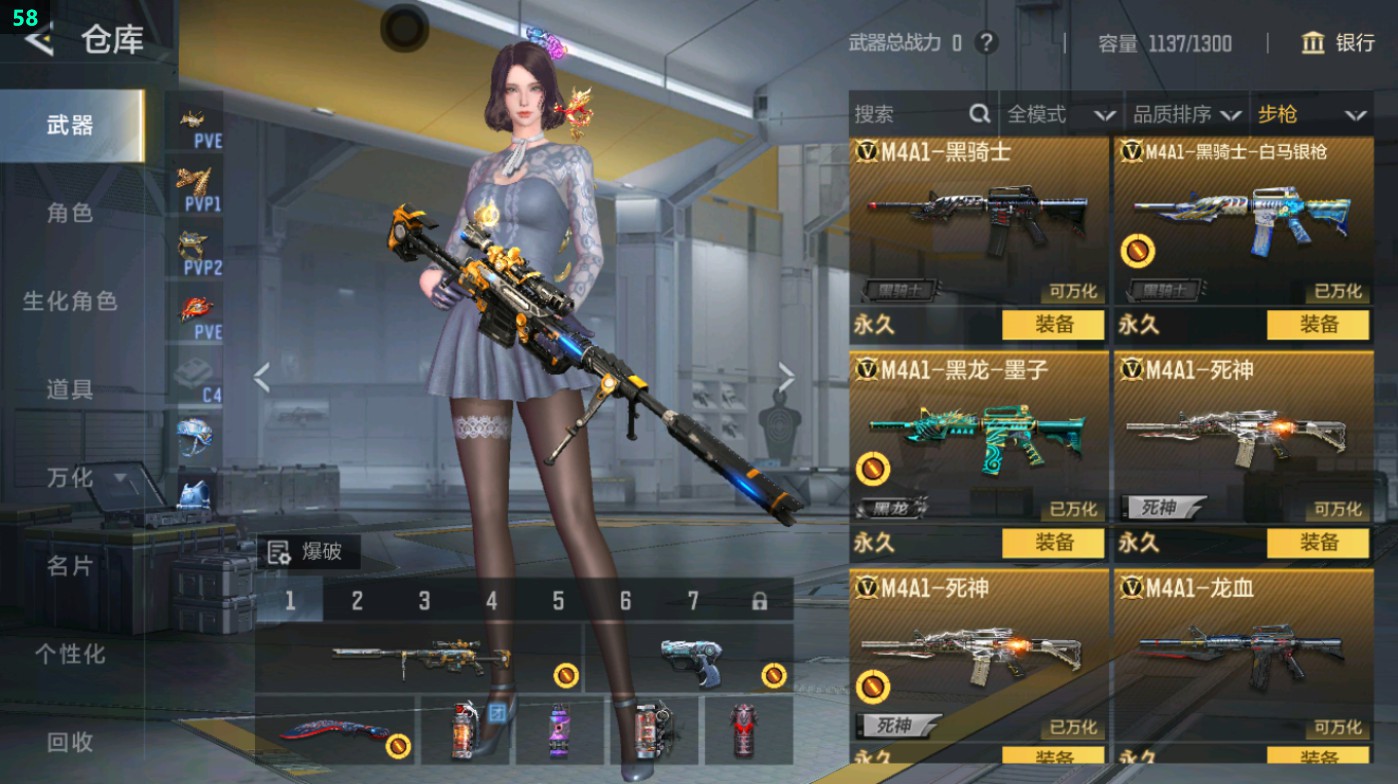This screenshot has height=784, width=1398.
Task: Open the 品质排序 sorting dropdown
Action: point(1186,115)
